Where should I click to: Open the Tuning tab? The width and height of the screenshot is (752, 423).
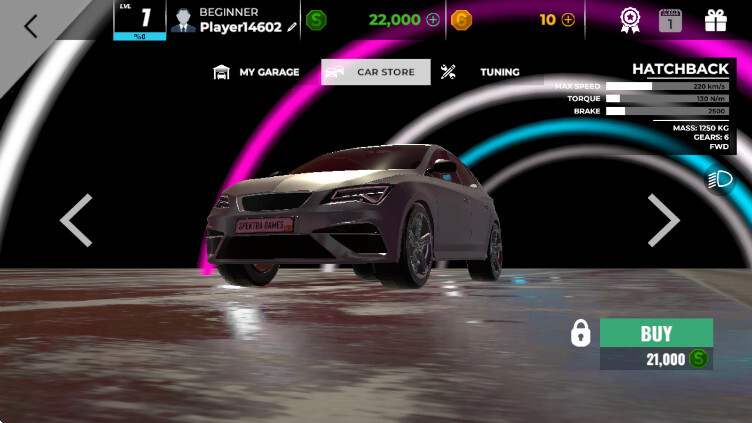[x=482, y=72]
